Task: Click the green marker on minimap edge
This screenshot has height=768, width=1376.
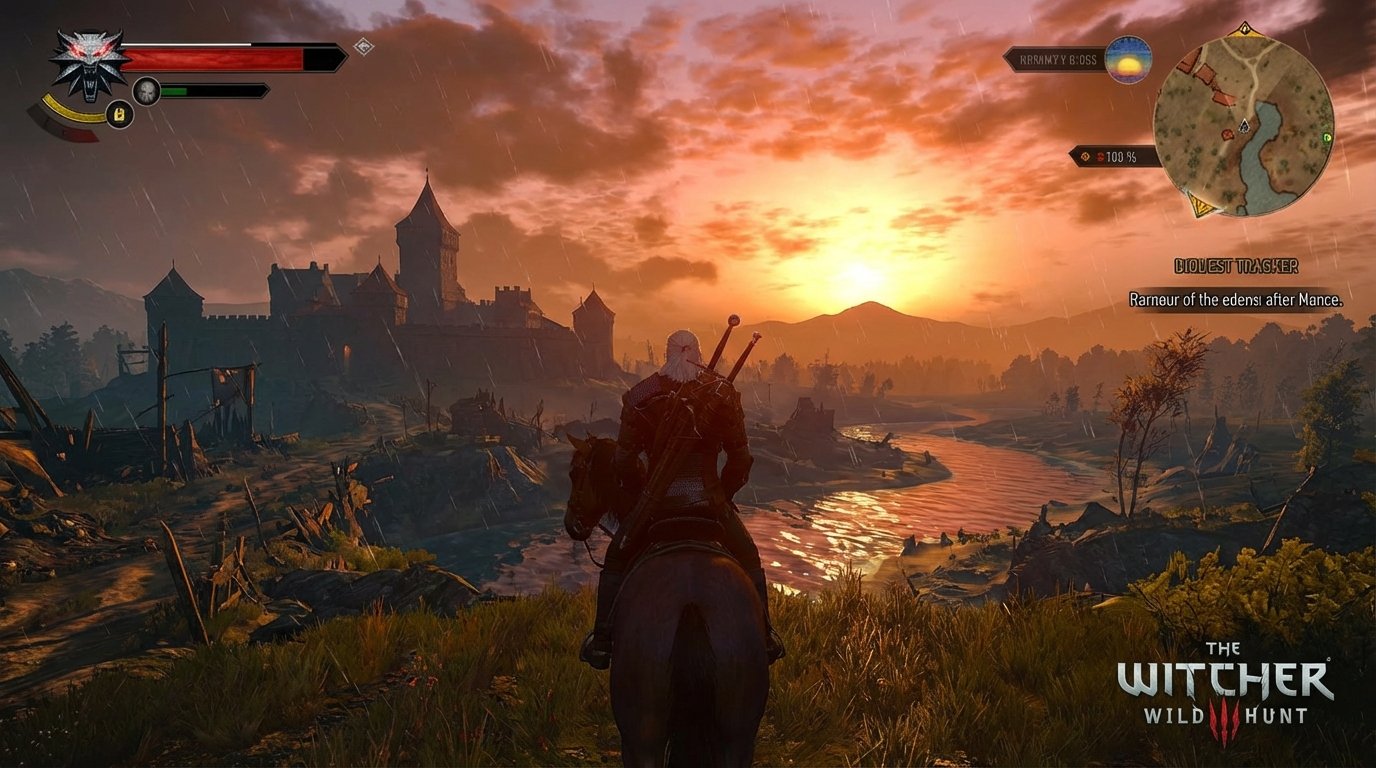Action: click(x=1326, y=137)
